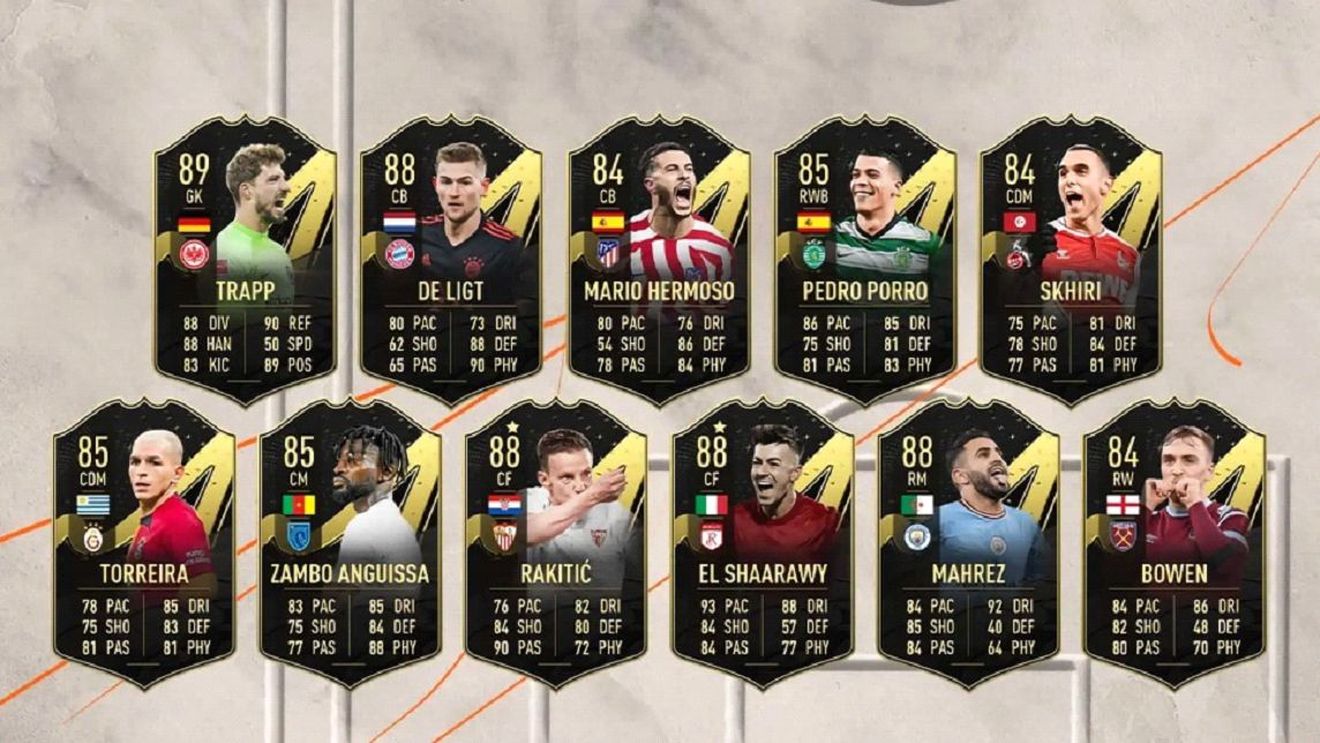The image size is (1320, 743).
Task: Click the Galatasaray crest on Torreira's card
Action: (x=92, y=539)
